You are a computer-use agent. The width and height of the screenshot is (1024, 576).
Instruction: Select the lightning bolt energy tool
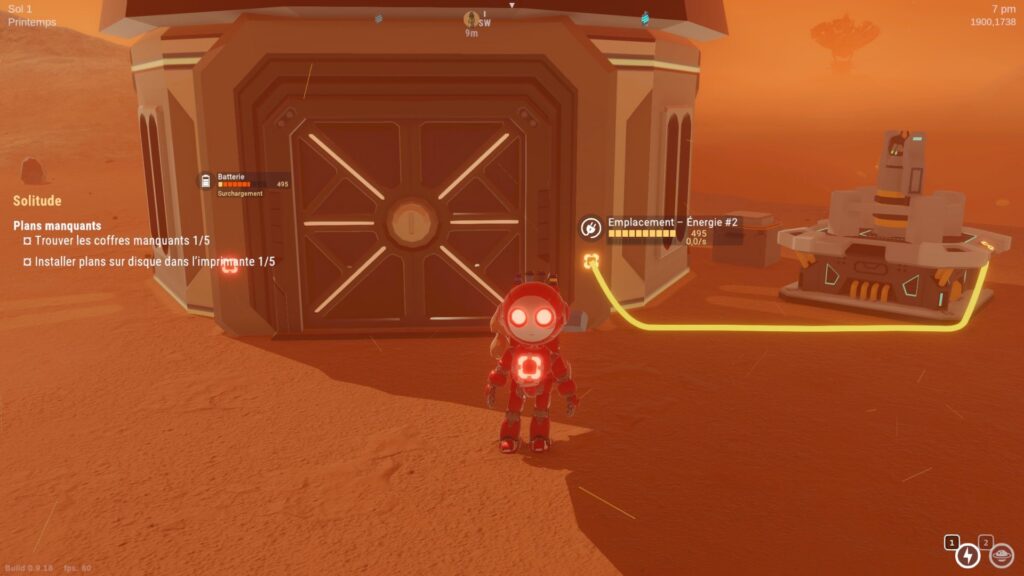click(x=967, y=555)
